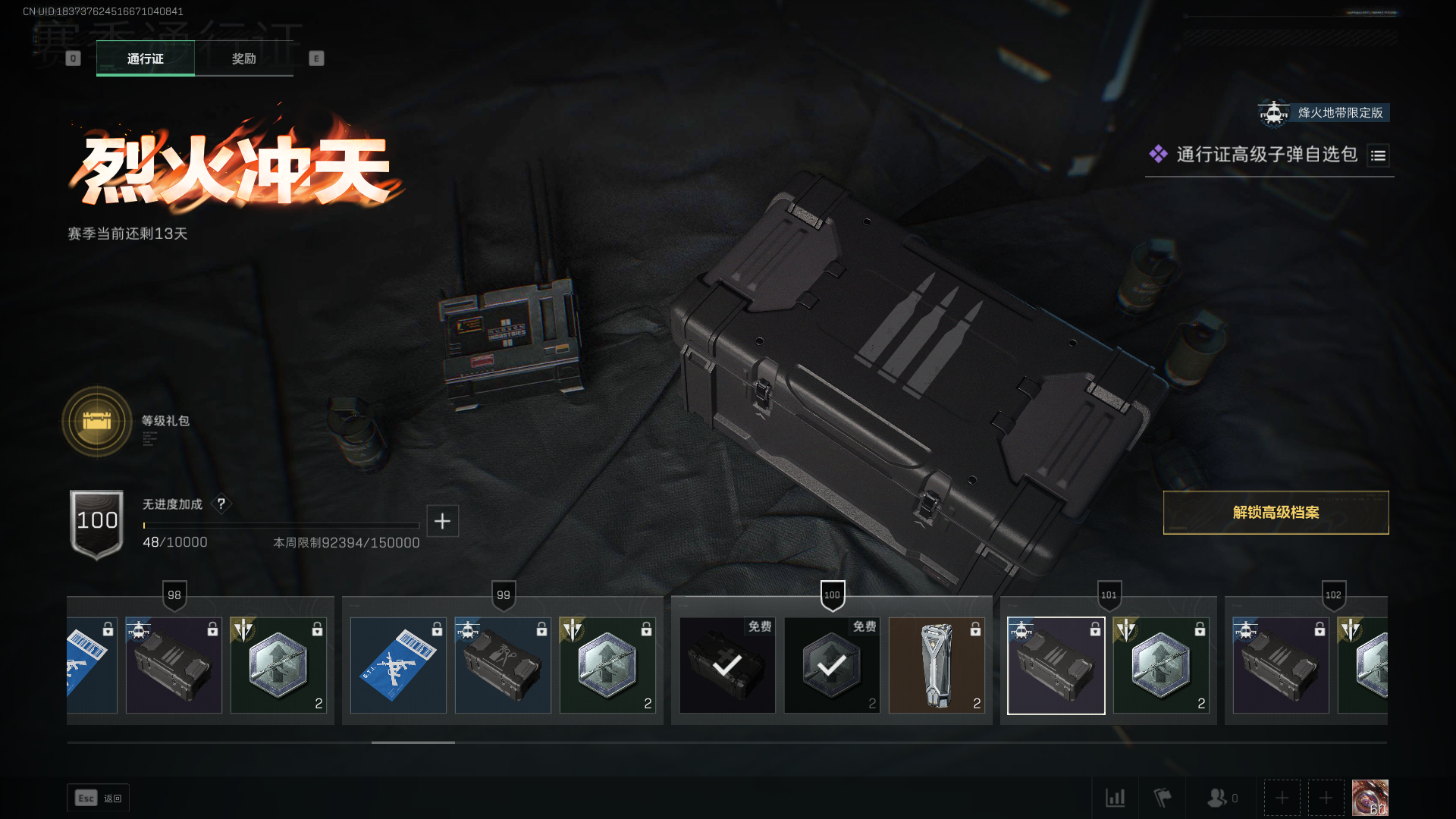Select the level 100 silver trophy reward
Image resolution: width=1456 pixels, height=819 pixels.
point(937,665)
